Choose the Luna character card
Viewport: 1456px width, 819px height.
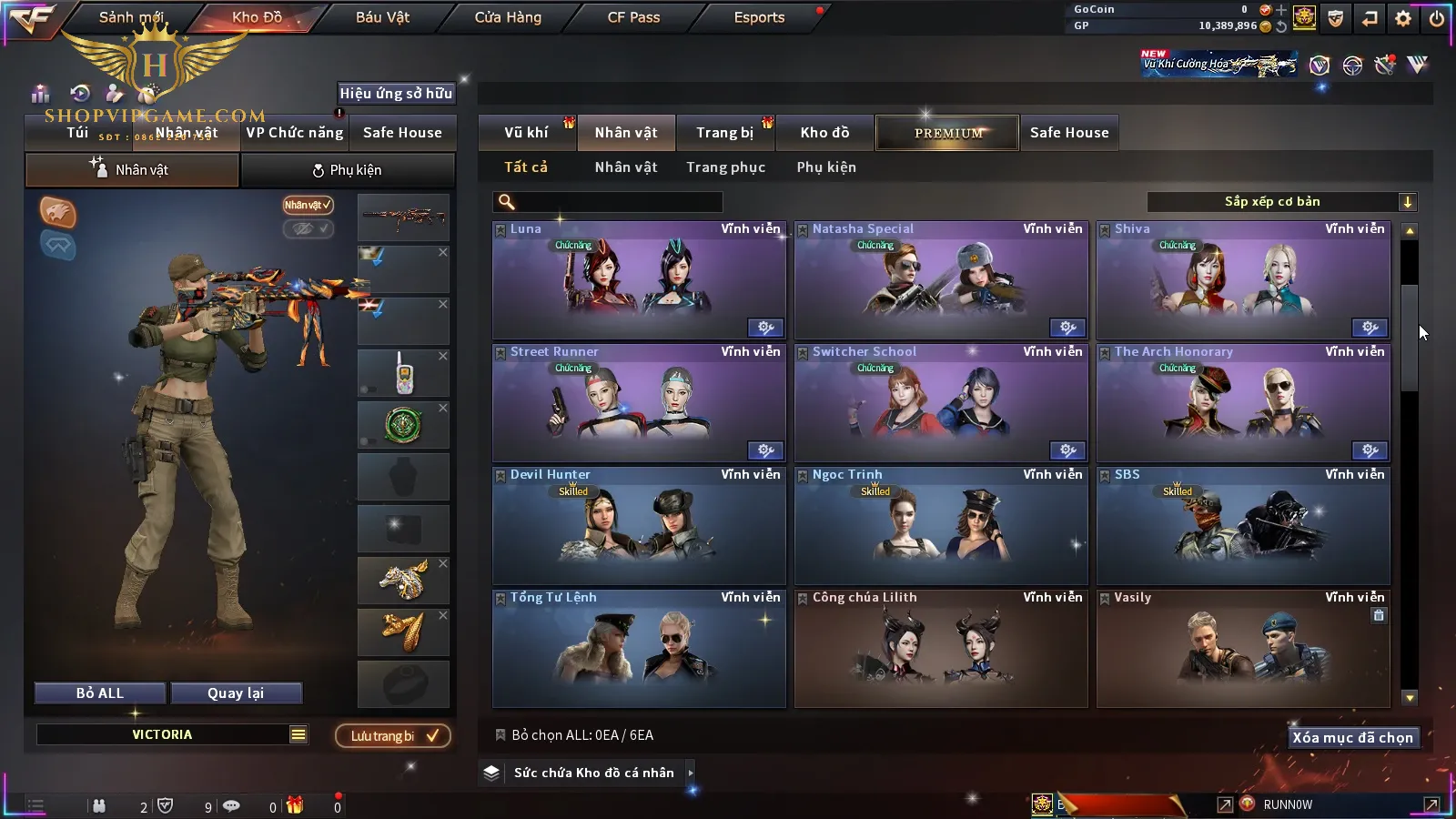pyautogui.click(x=639, y=280)
